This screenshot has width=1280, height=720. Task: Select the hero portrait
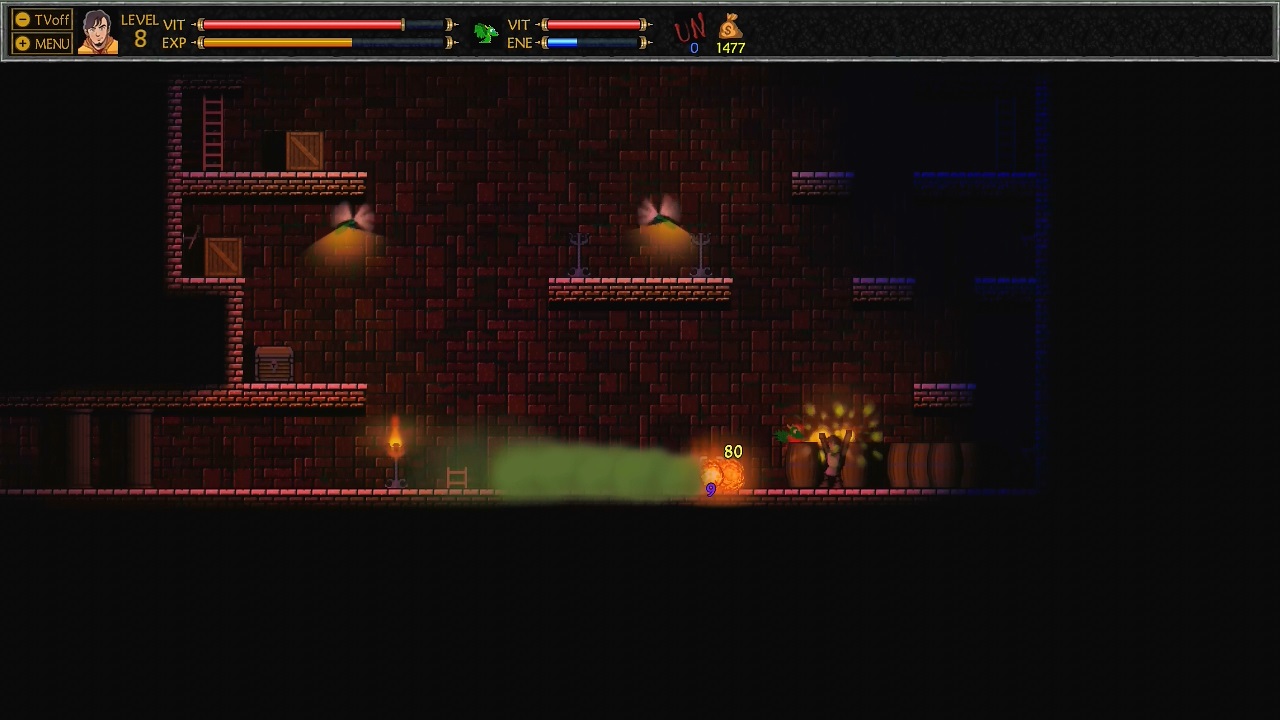98,32
